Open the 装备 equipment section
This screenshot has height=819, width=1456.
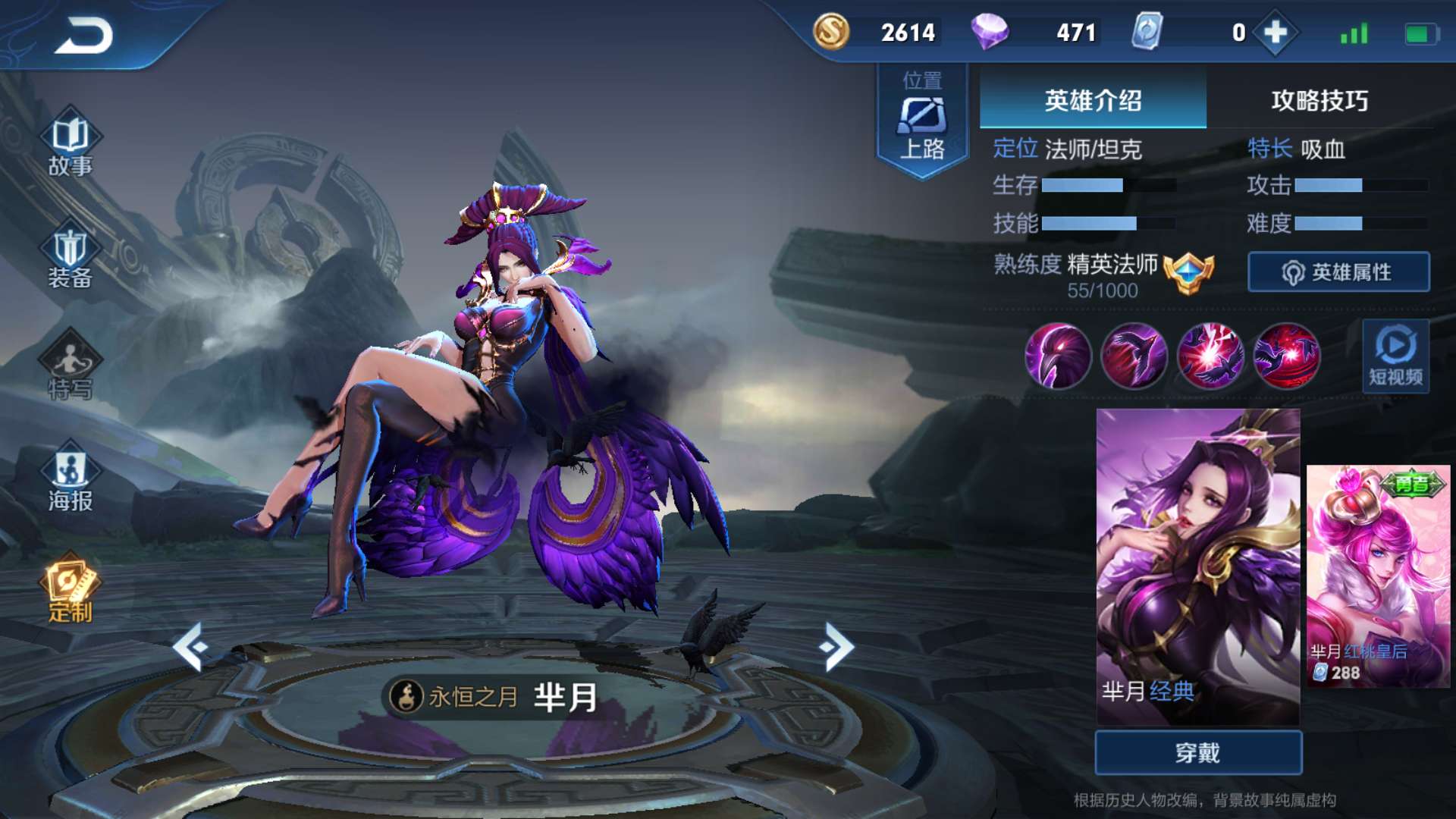(70, 258)
